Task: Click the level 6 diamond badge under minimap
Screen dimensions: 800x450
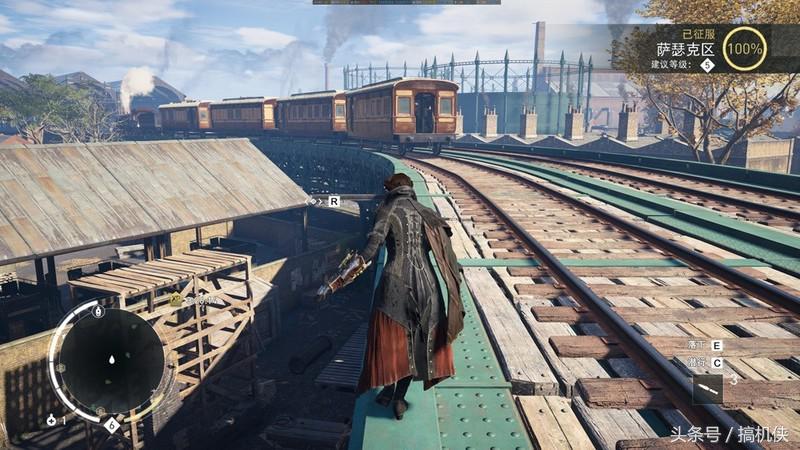Action: point(111,425)
